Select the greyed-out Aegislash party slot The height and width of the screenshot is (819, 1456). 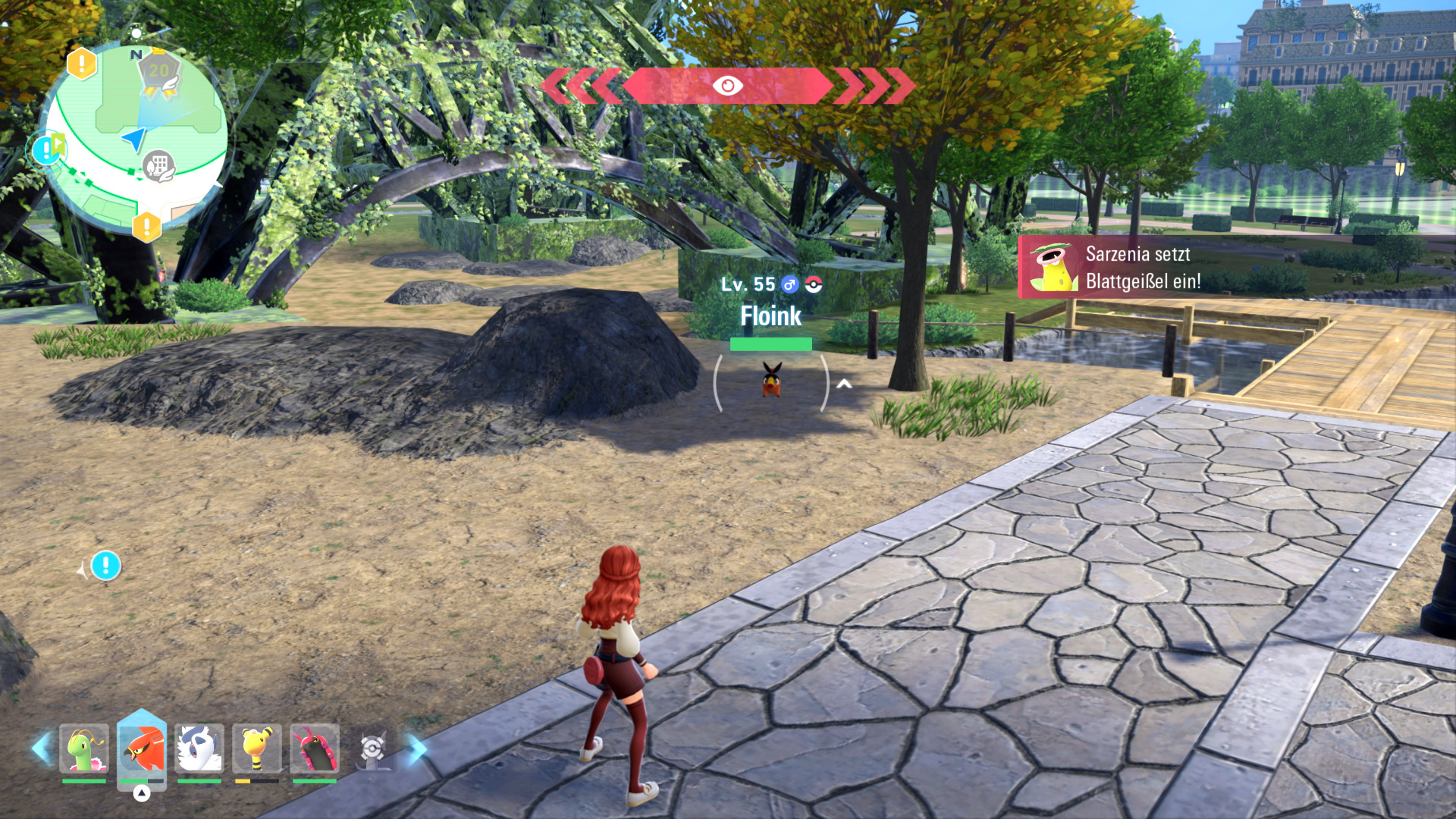(x=372, y=748)
